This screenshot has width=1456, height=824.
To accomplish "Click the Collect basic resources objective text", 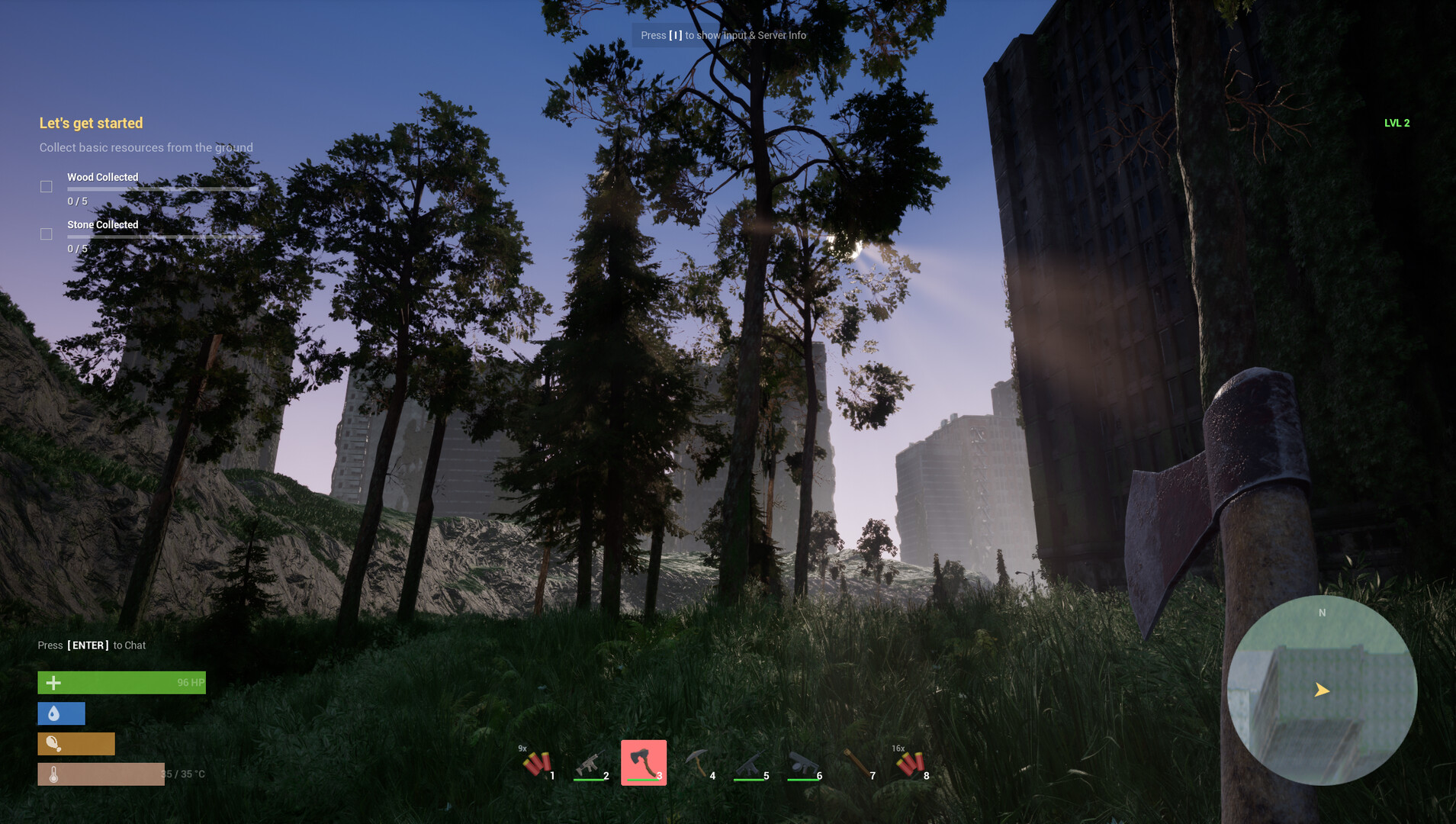I will 146,147.
